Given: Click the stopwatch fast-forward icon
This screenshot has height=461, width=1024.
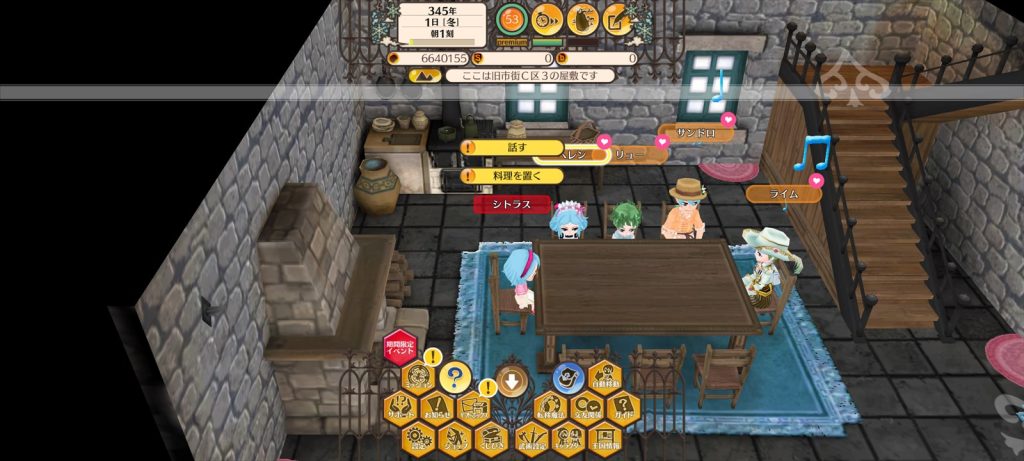Looking at the screenshot, I should point(546,19).
